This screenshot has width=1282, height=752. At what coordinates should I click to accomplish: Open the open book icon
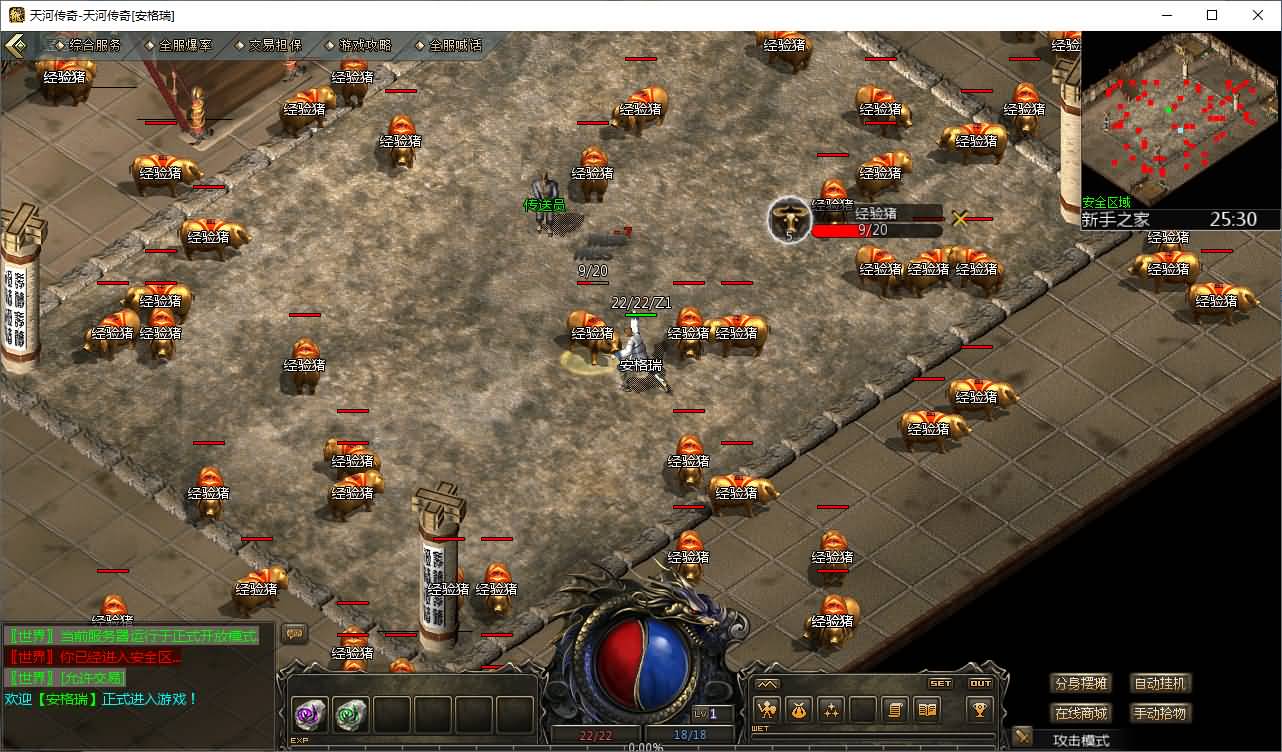click(928, 710)
